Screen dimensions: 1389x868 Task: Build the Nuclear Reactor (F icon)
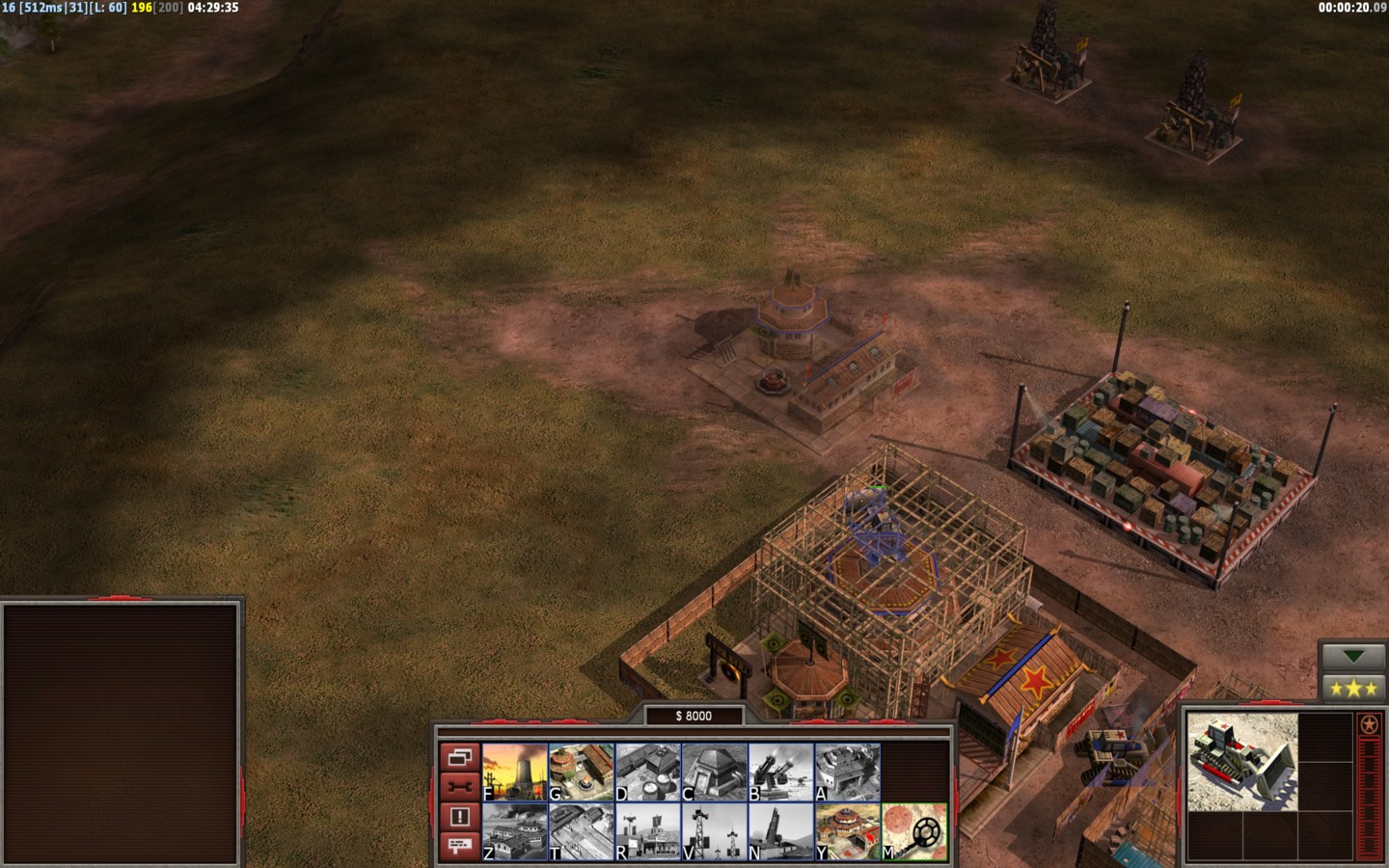click(515, 772)
